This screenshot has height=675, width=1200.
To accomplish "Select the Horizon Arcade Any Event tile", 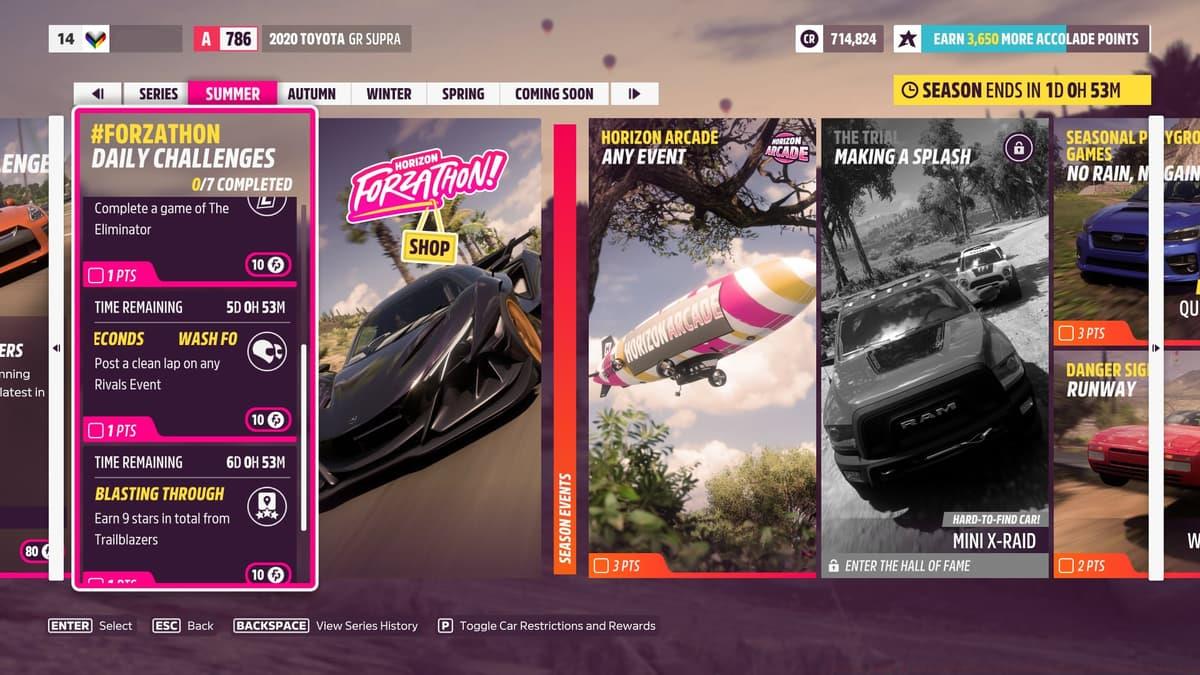I will [x=702, y=345].
